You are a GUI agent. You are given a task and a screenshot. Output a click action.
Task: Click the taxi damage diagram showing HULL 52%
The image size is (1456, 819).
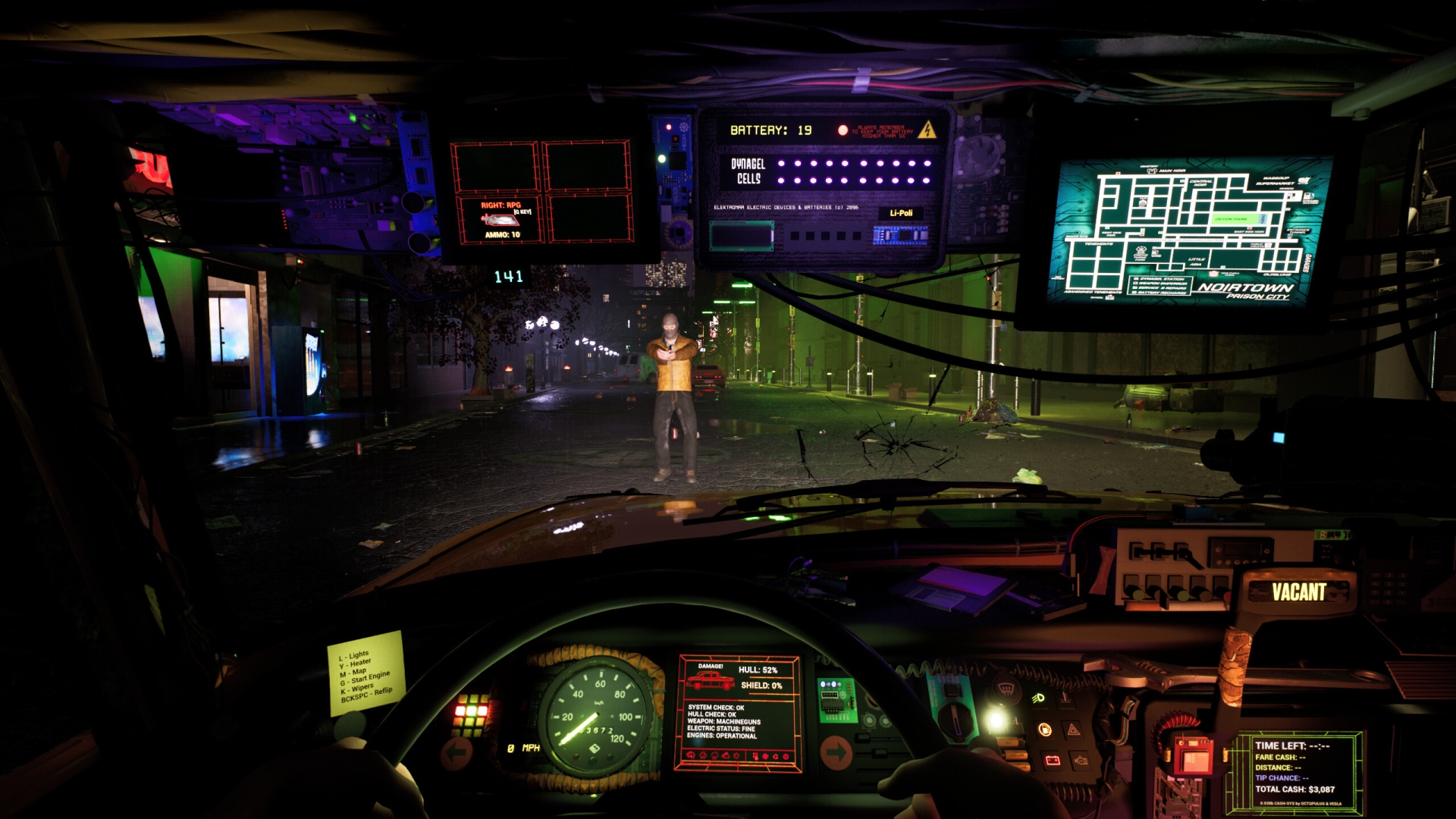click(710, 679)
